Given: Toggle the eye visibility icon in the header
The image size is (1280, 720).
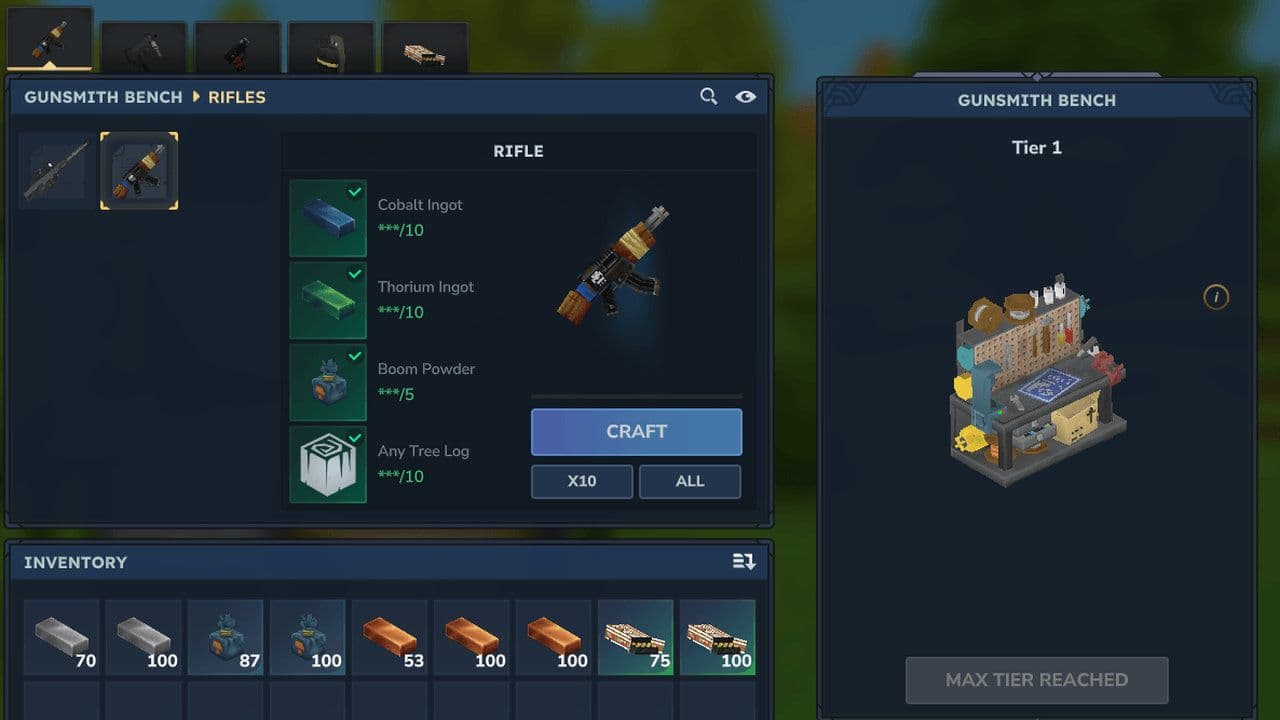Looking at the screenshot, I should click(745, 97).
